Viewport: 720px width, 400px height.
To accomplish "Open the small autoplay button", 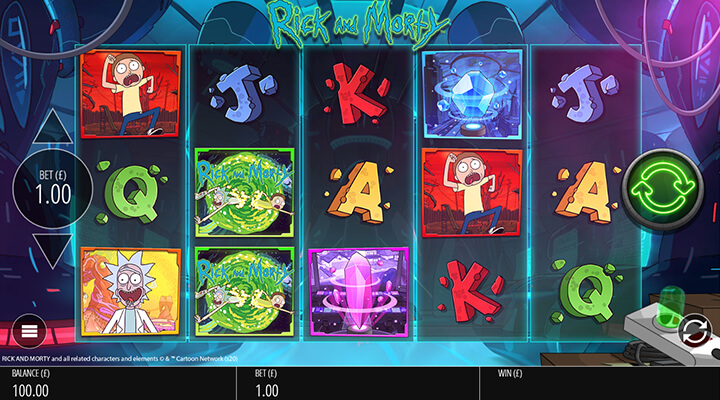I will click(692, 328).
